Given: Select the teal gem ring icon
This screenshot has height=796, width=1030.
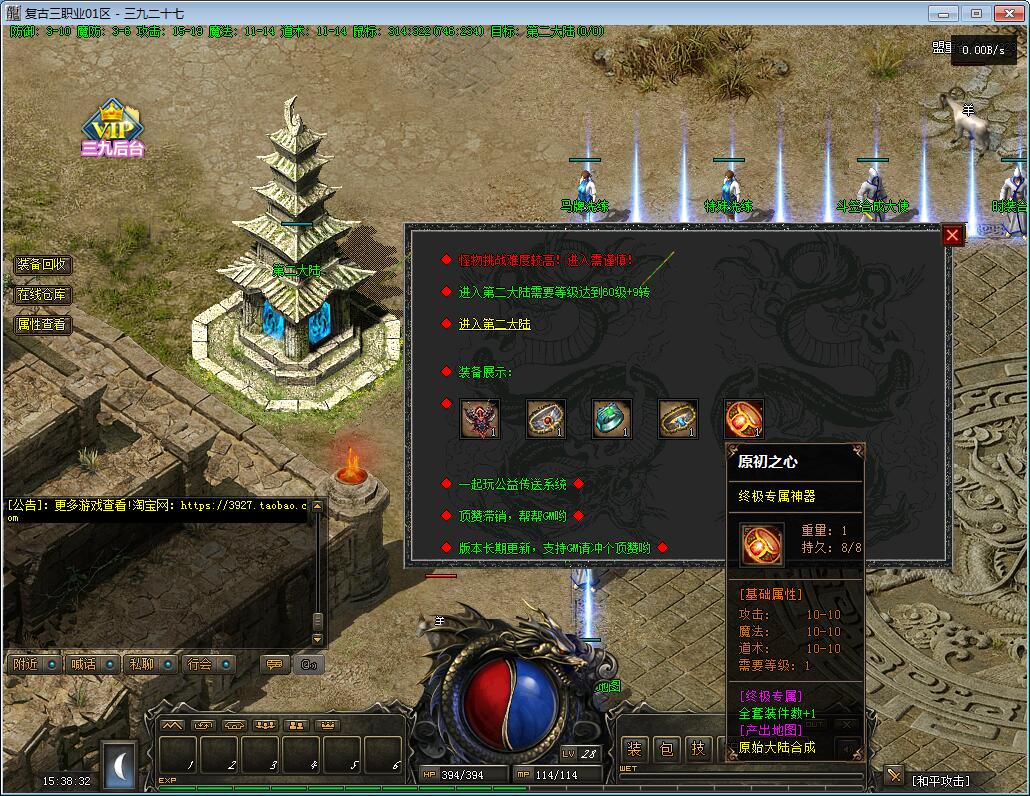Looking at the screenshot, I should pyautogui.click(x=612, y=419).
